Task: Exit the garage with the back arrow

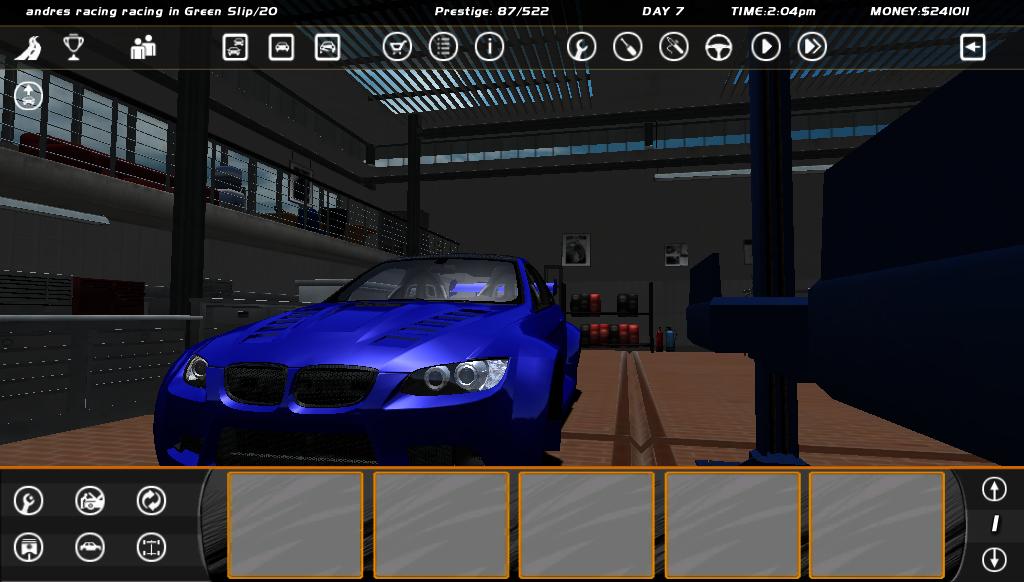Action: tap(972, 47)
